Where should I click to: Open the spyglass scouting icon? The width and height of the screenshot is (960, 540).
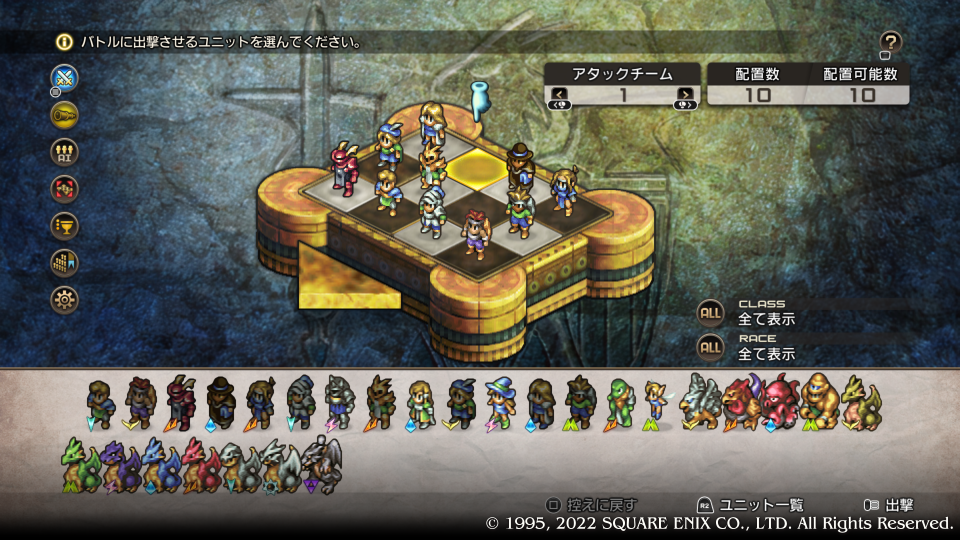65,114
